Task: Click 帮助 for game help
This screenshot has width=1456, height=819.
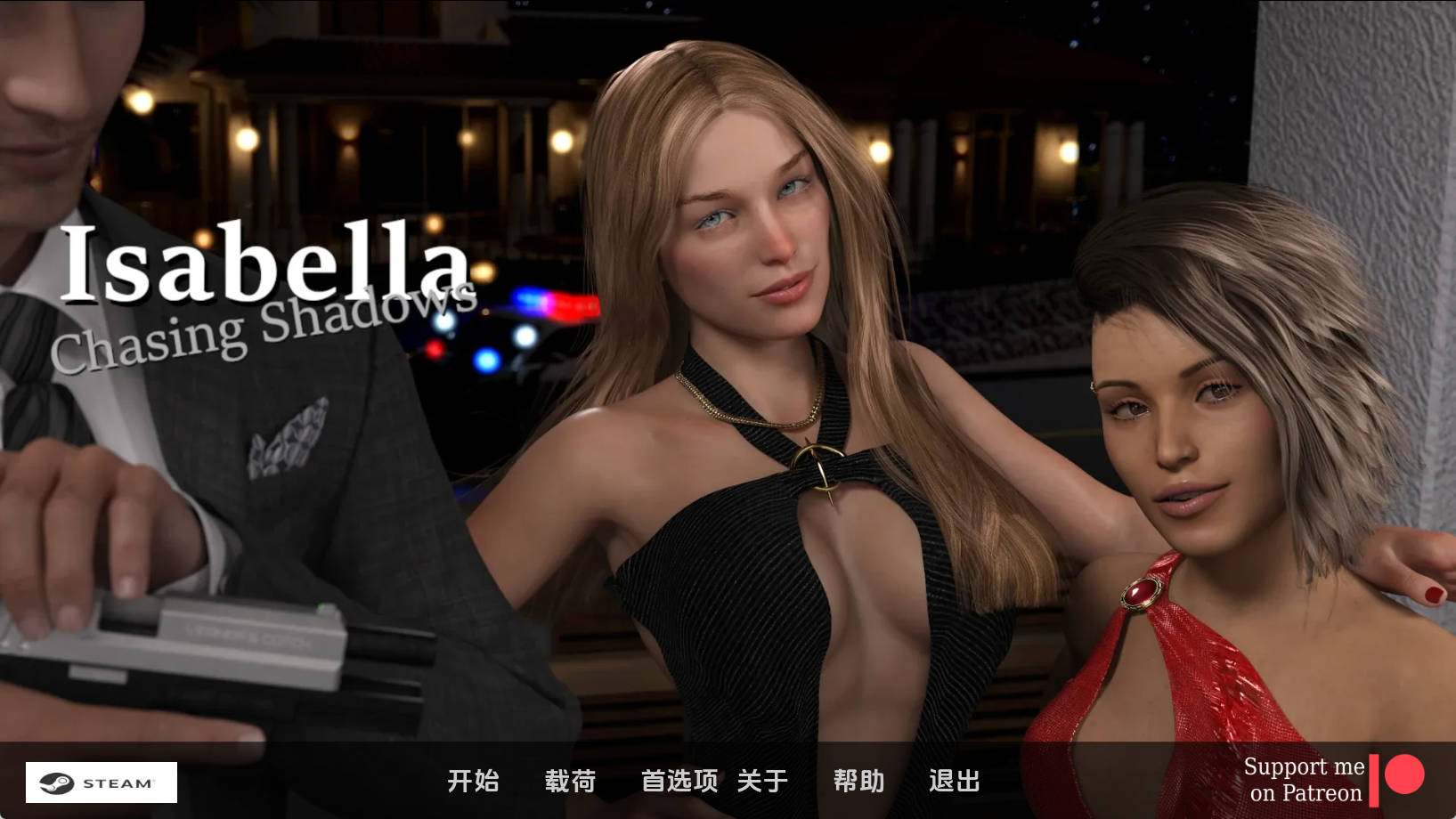Action: 858,781
